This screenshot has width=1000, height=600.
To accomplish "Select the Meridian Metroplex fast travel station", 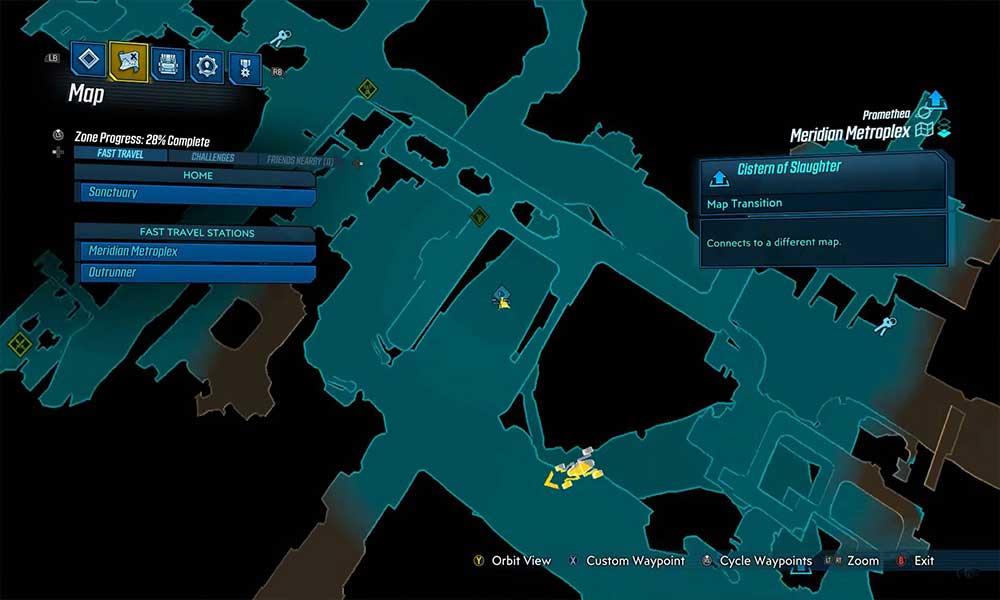I will pos(197,252).
